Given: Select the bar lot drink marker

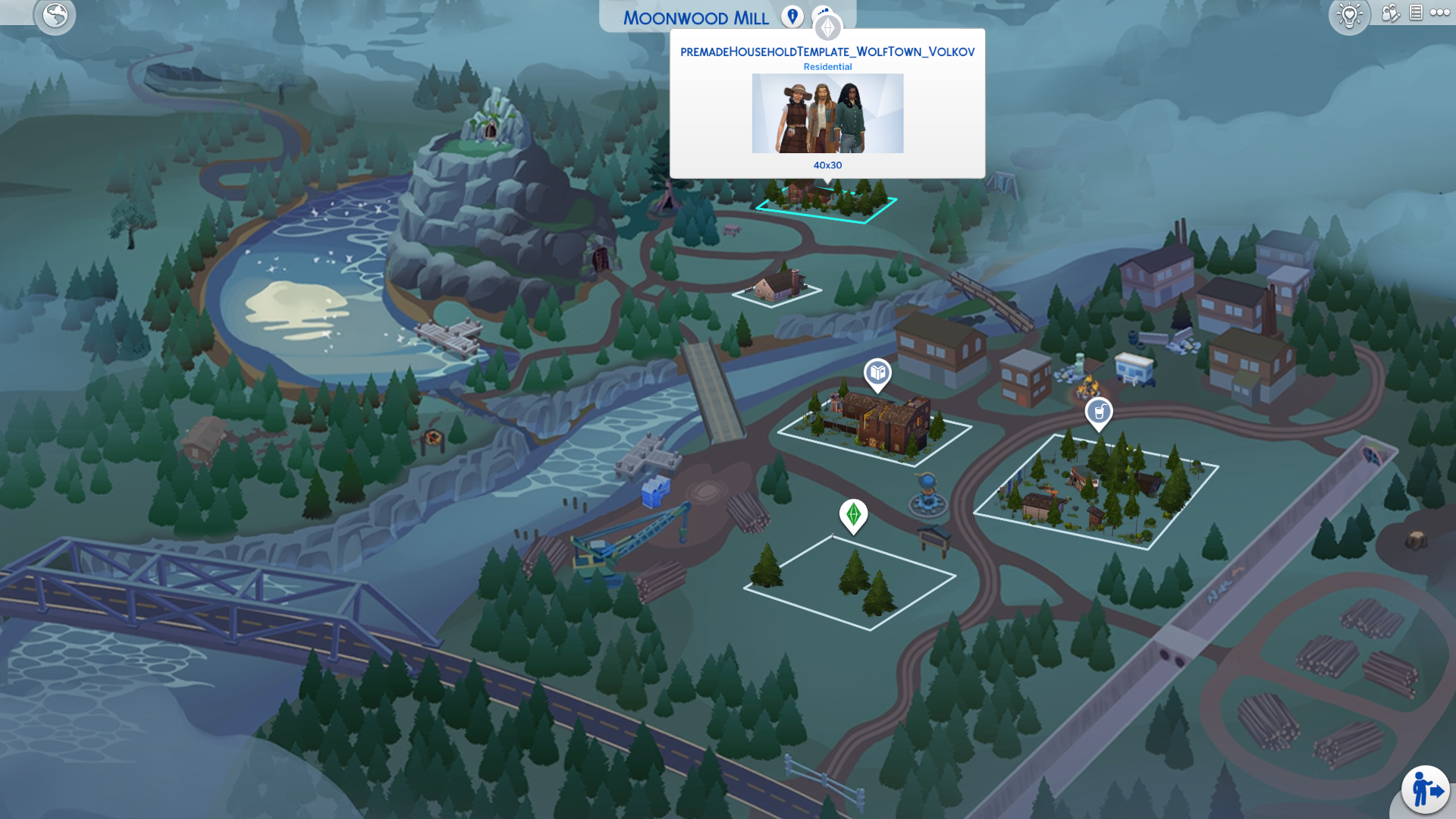Looking at the screenshot, I should (1099, 413).
